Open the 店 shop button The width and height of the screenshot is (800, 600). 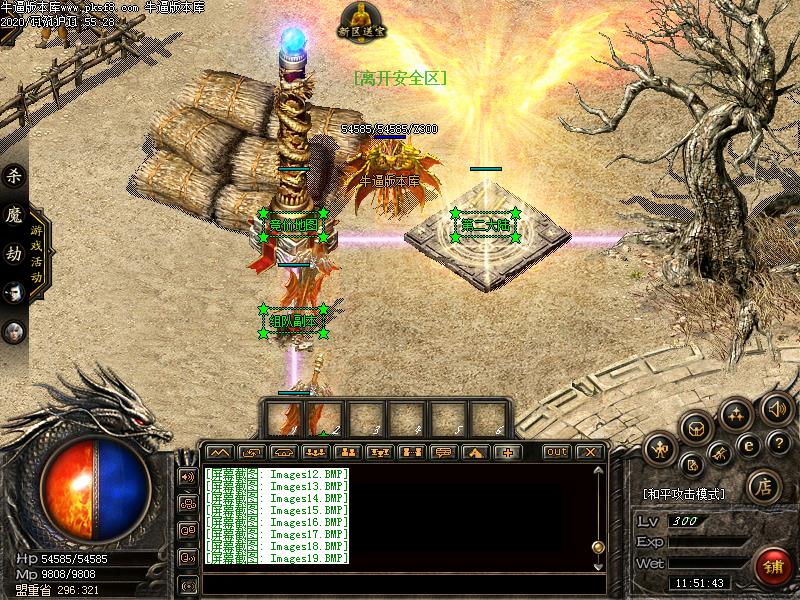(763, 487)
